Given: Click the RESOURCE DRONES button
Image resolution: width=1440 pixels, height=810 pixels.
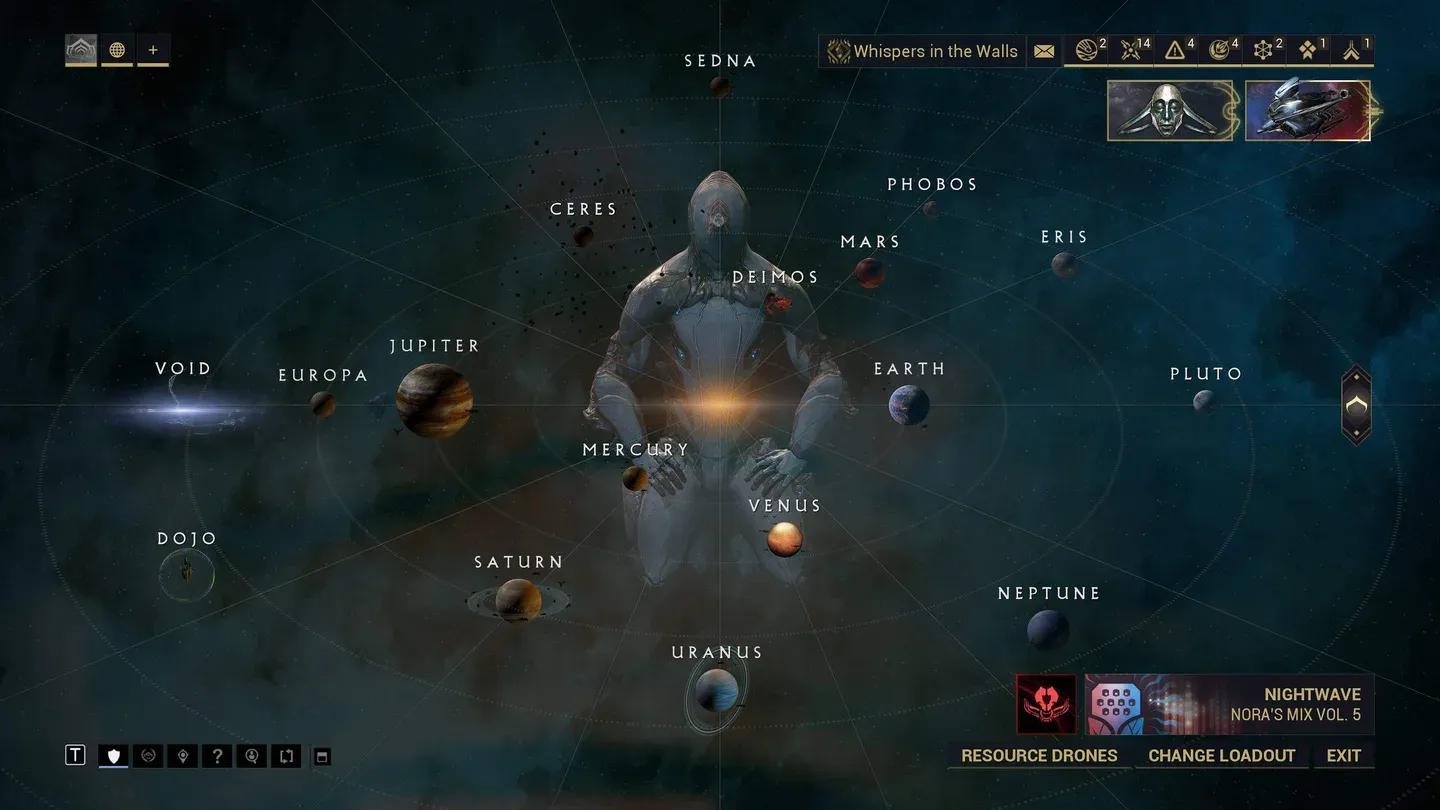Looking at the screenshot, I should [1038, 755].
